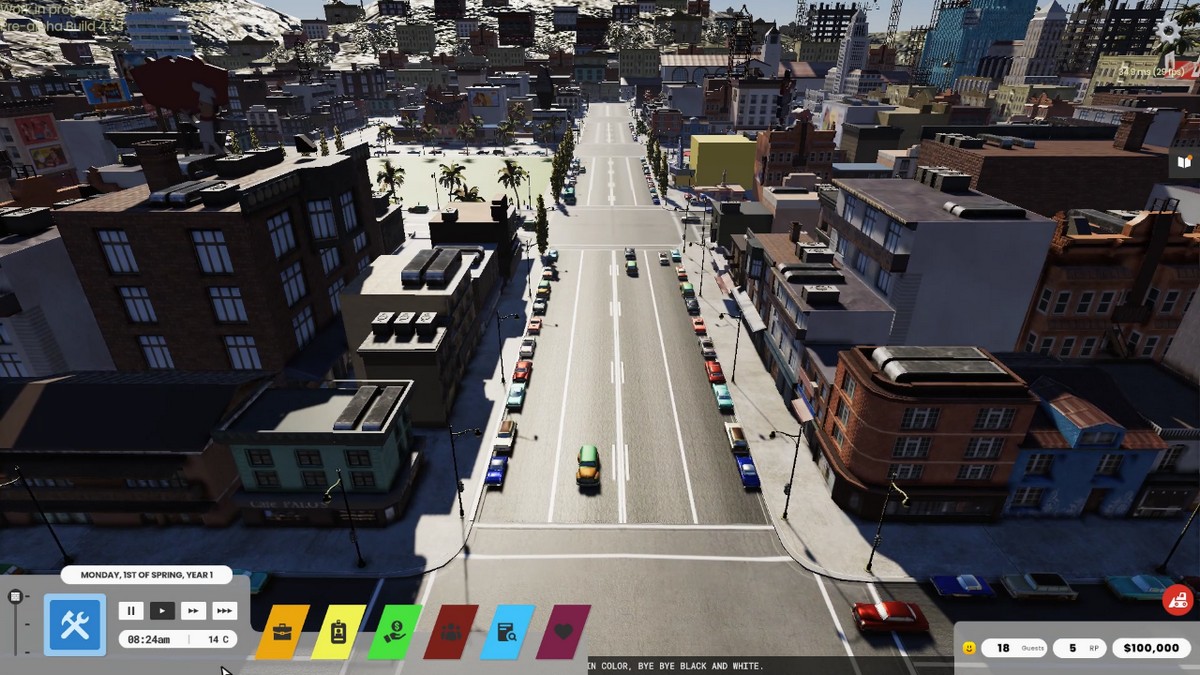Open the orange briefcase tab
The width and height of the screenshot is (1200, 675).
pos(282,632)
